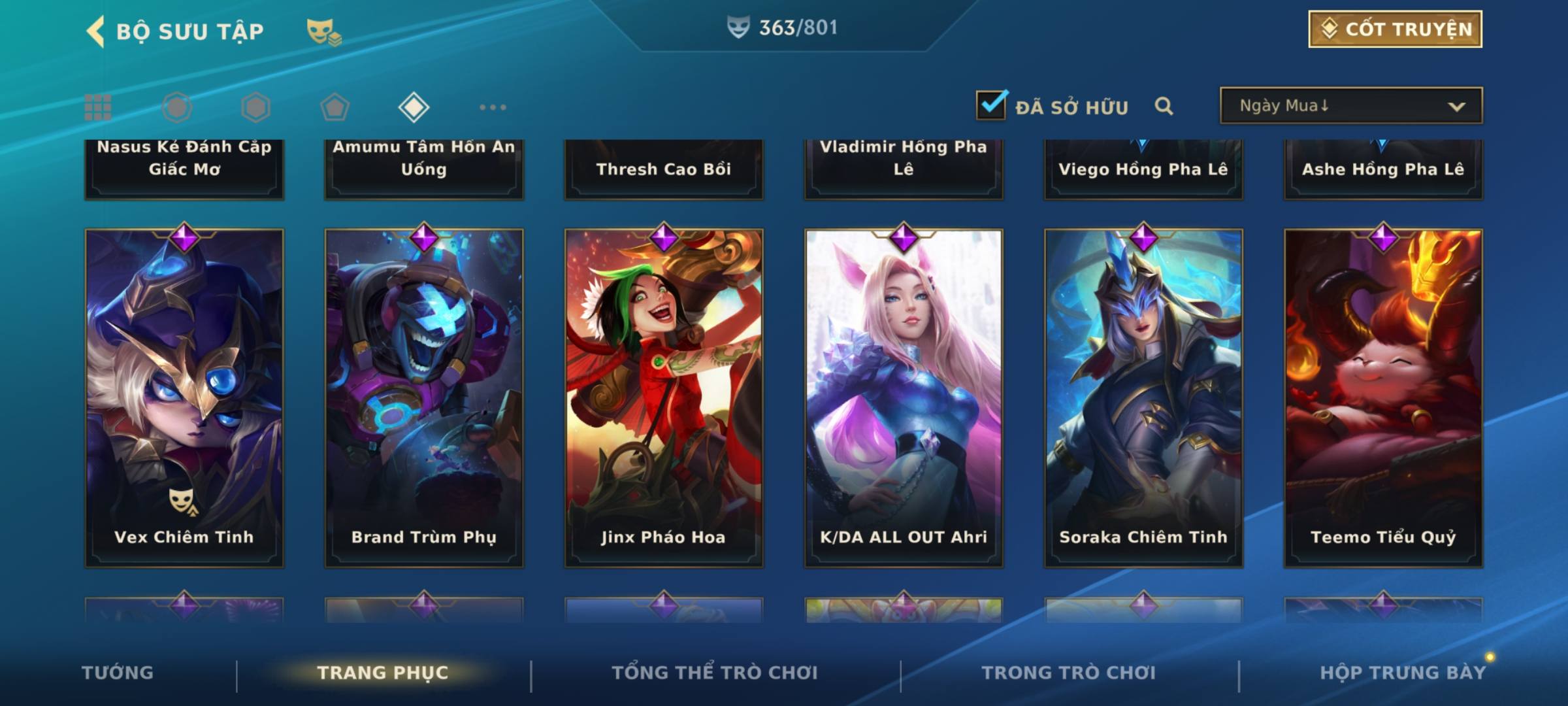1568x706 pixels.
Task: Switch to the Tướng tab
Action: click(x=118, y=673)
